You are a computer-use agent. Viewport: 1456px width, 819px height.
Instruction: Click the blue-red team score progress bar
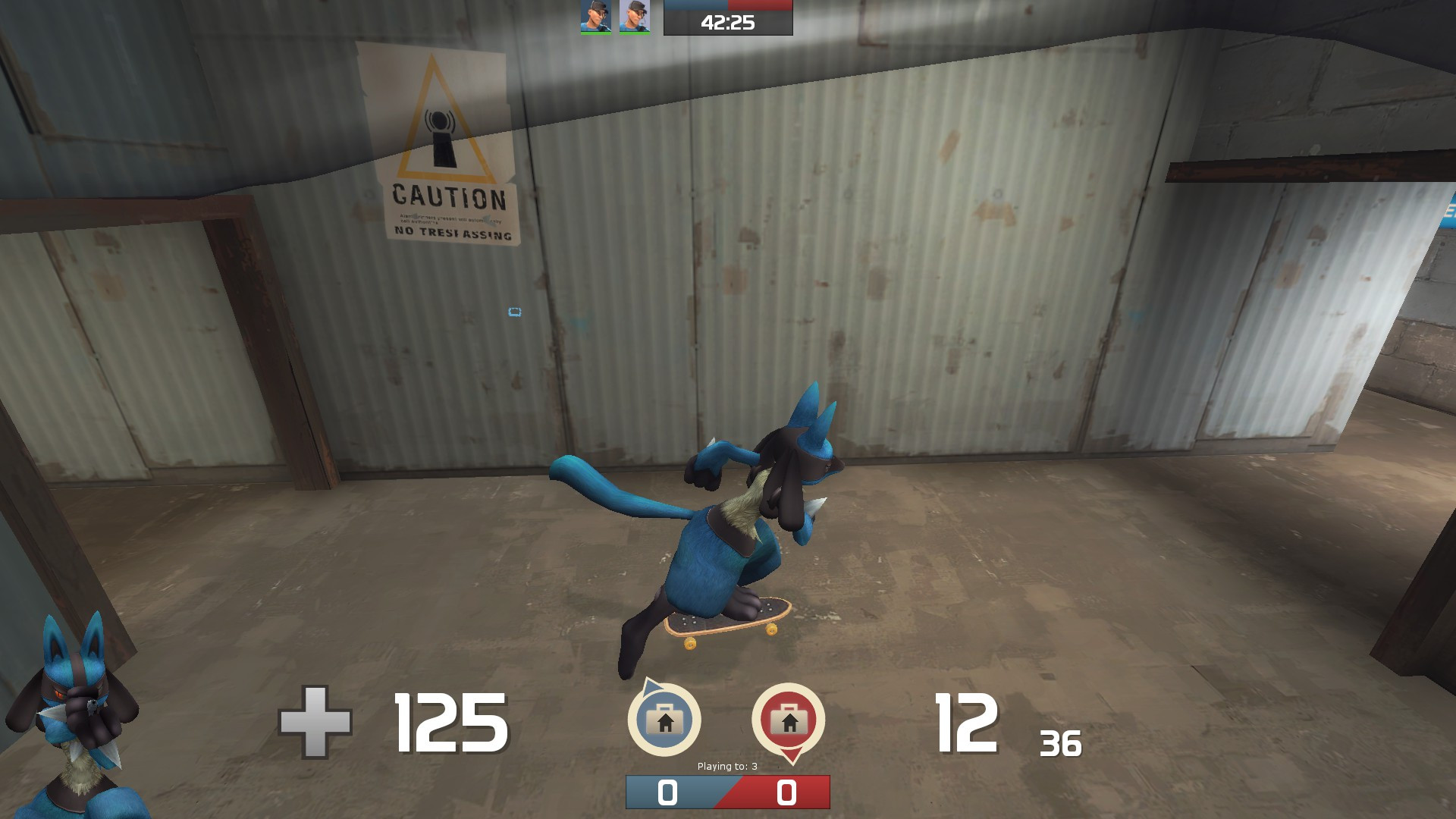726,793
